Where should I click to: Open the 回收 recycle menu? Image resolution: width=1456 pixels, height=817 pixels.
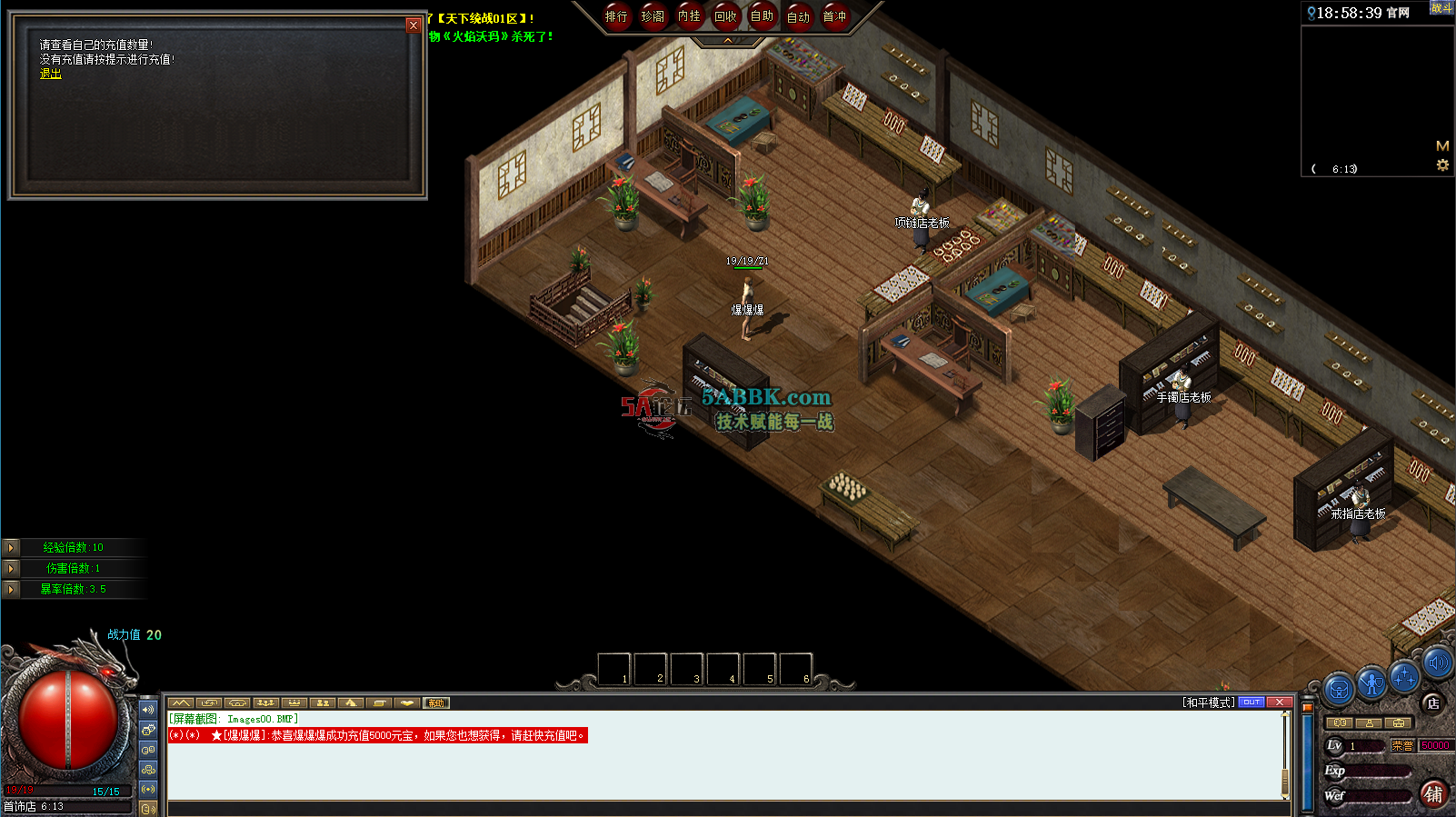pyautogui.click(x=725, y=16)
